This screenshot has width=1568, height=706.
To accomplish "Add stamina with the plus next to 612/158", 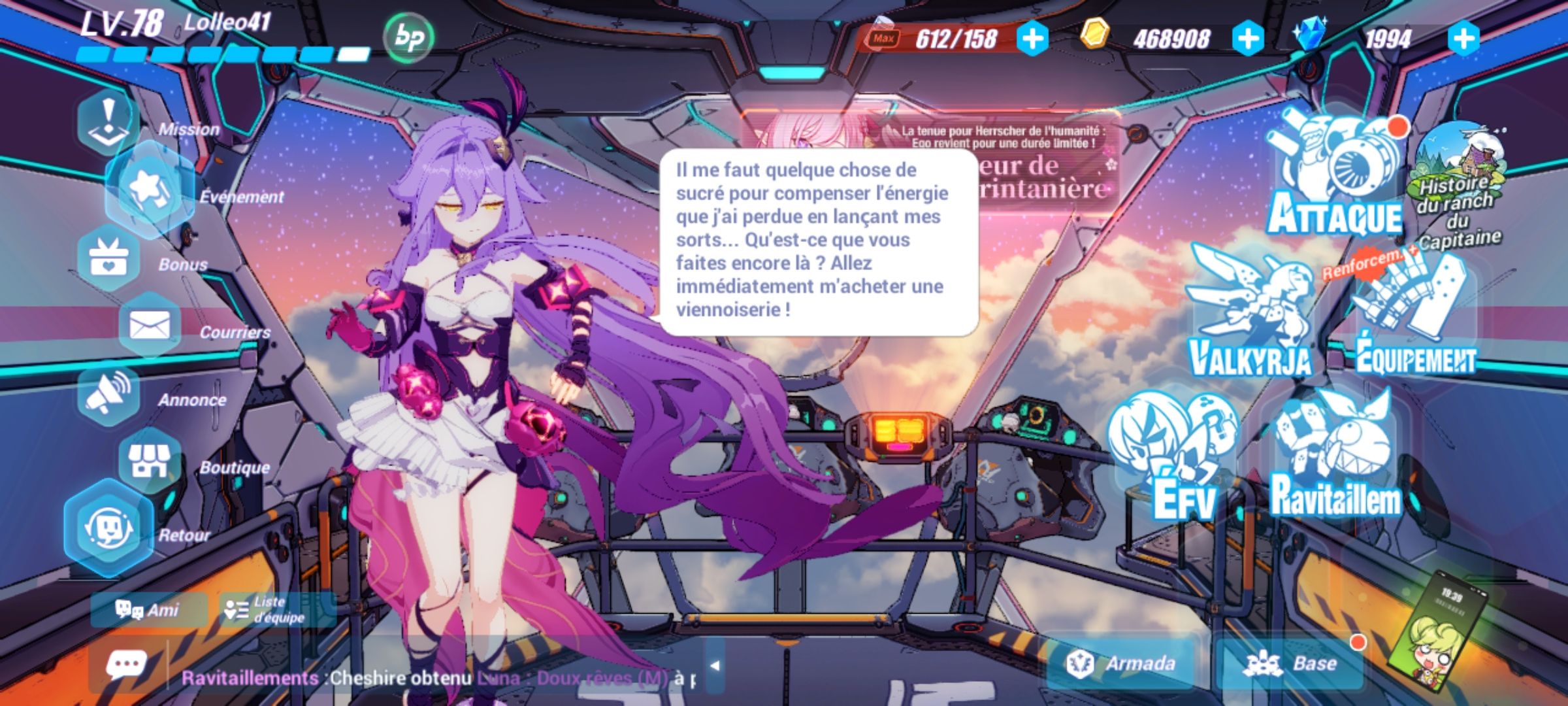I will (x=1032, y=39).
